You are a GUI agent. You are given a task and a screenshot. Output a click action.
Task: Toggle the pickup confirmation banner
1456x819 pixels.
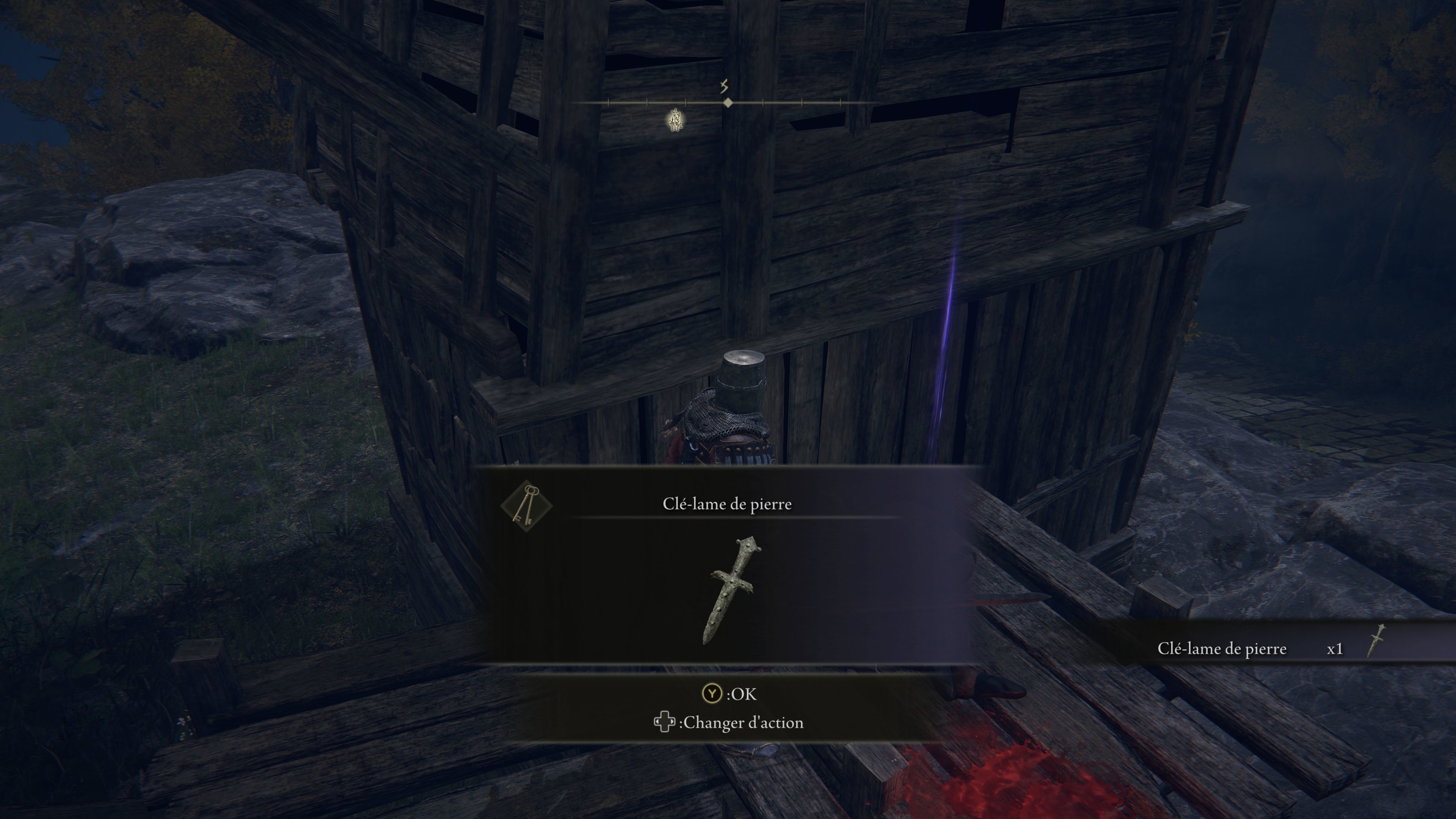[1272, 649]
